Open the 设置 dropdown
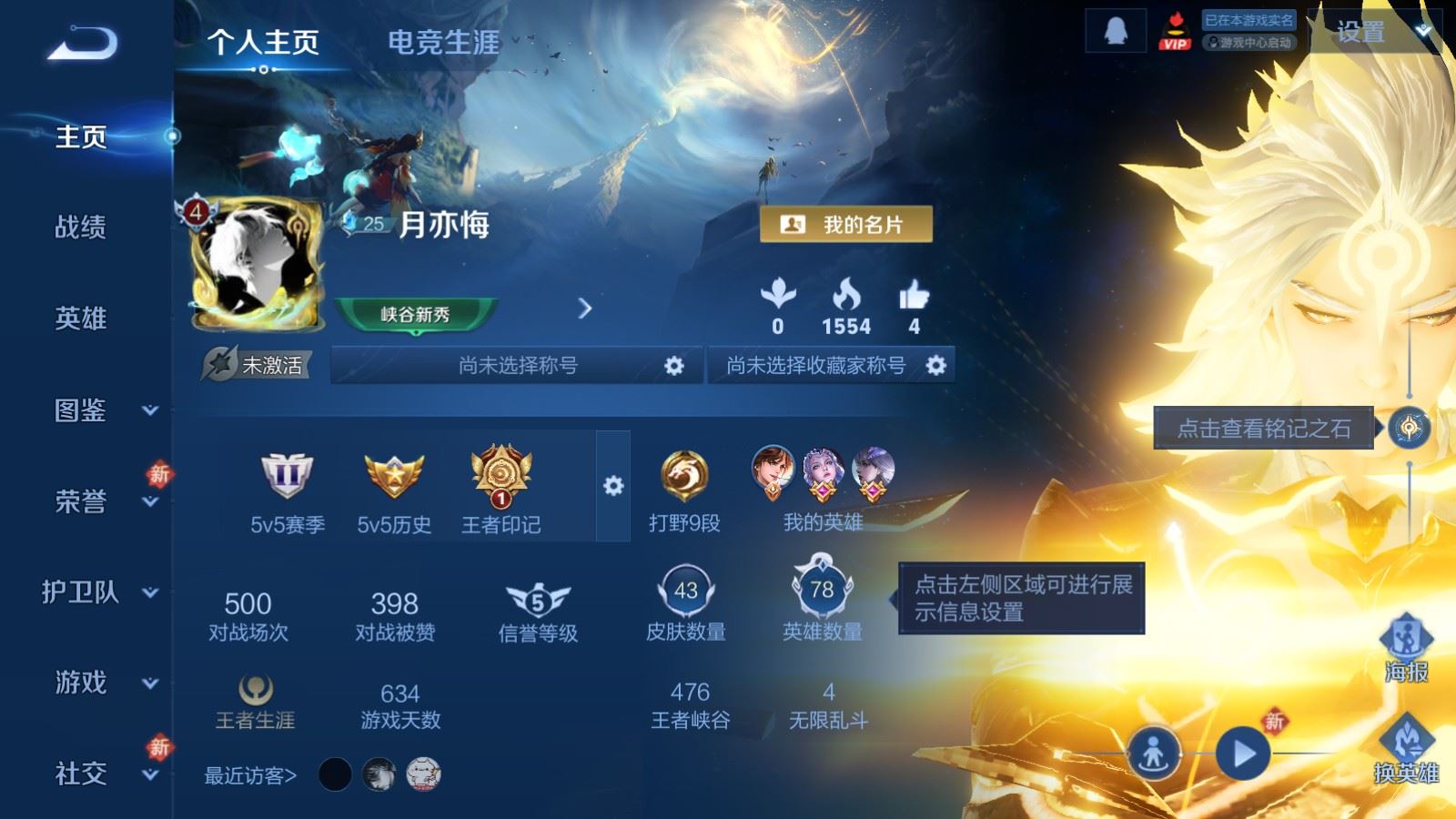This screenshot has height=819, width=1456. (1372, 33)
